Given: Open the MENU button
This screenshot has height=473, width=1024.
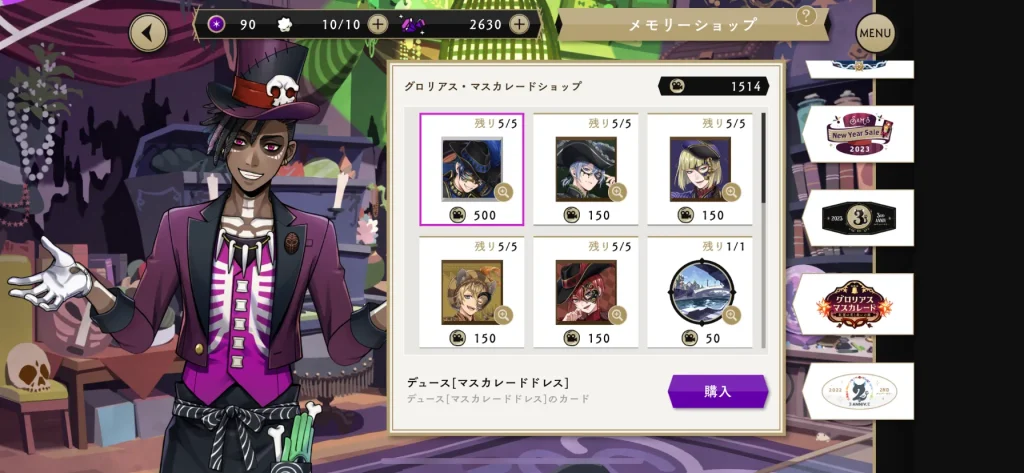Looking at the screenshot, I should pyautogui.click(x=874, y=34).
